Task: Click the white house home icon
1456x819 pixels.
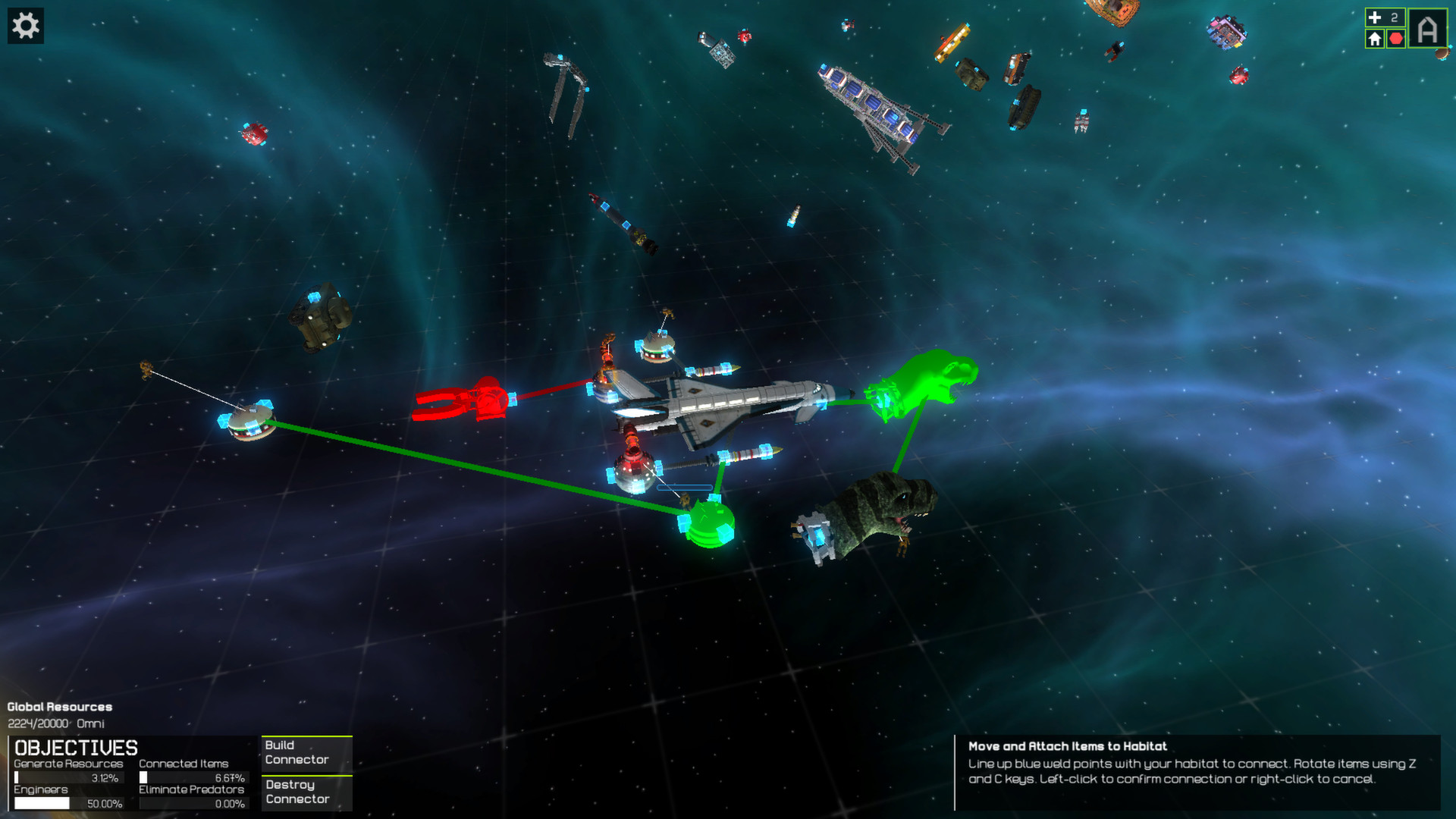Action: pos(1374,39)
